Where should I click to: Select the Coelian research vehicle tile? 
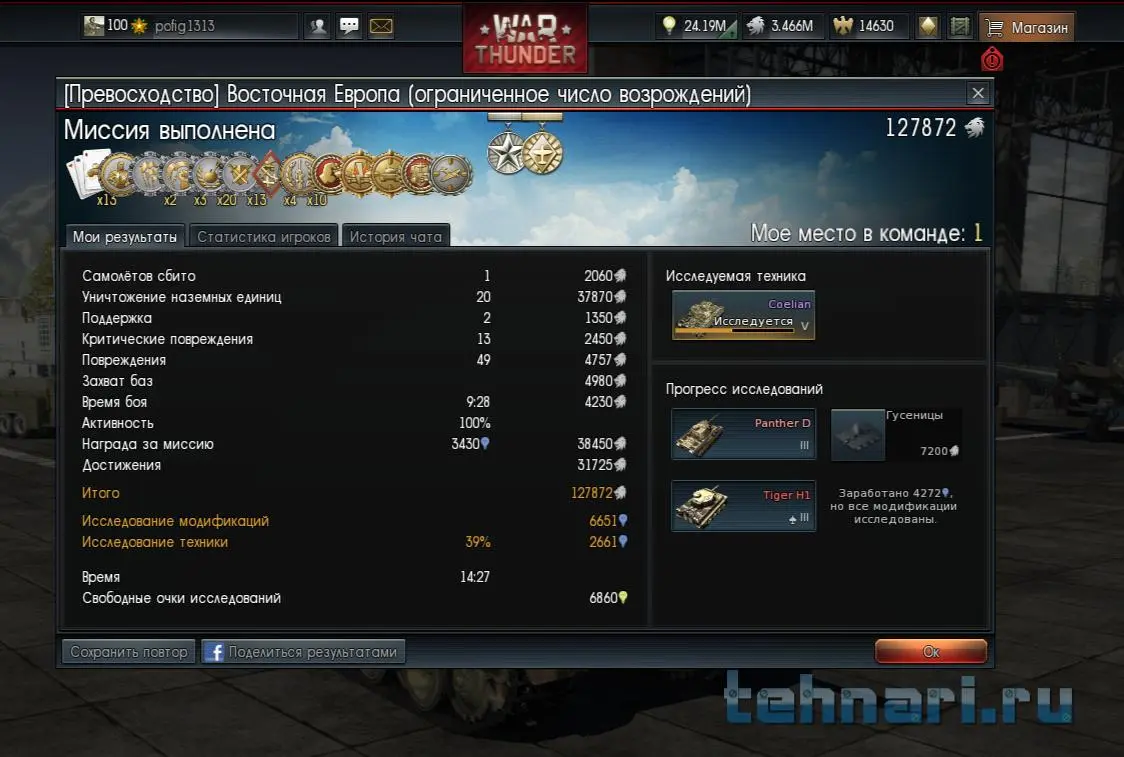[743, 316]
